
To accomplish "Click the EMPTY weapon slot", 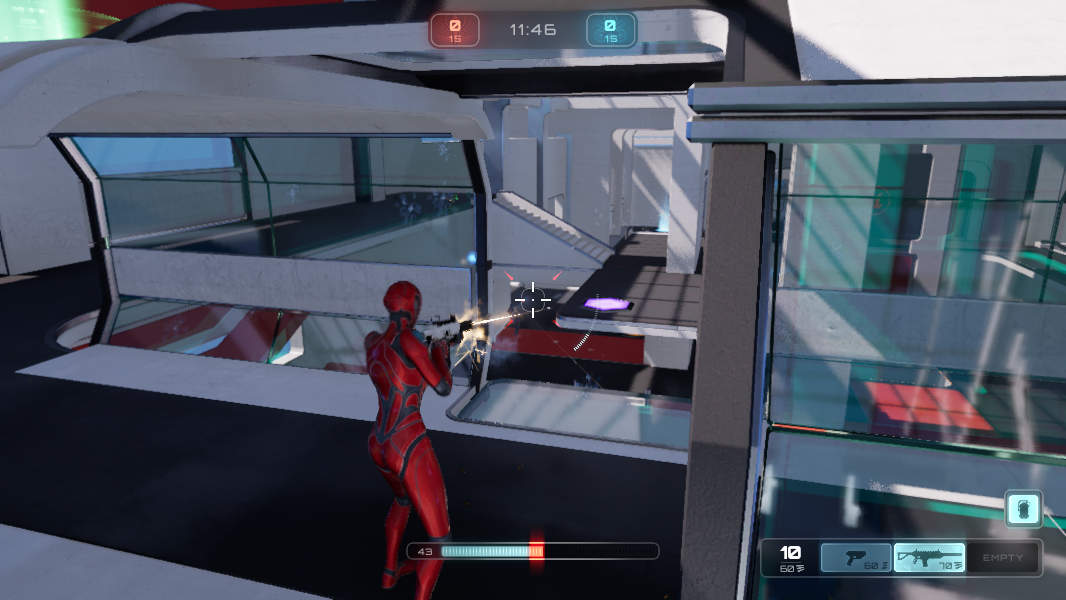I will (1002, 558).
